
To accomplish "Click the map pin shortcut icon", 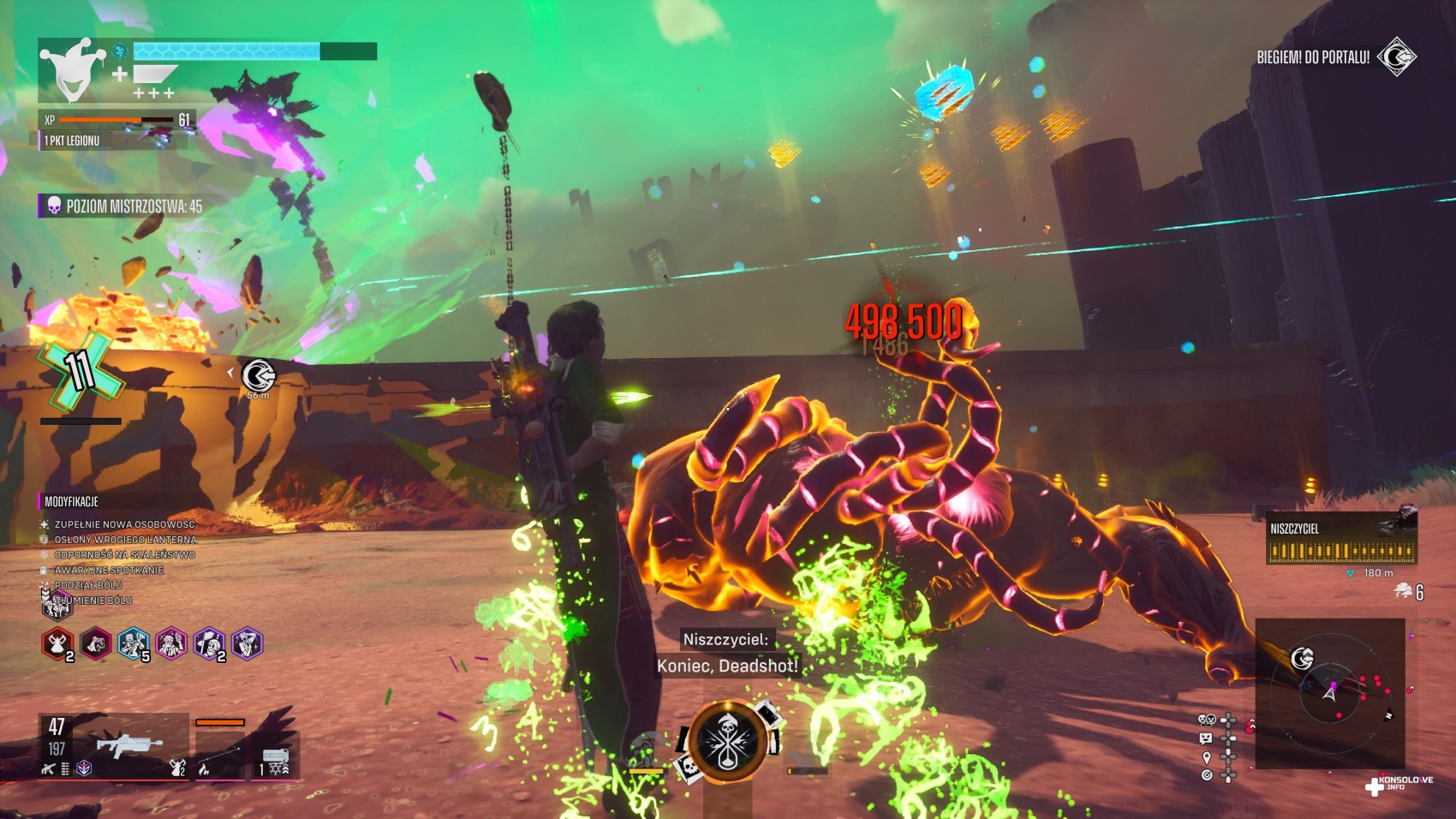I will (x=1206, y=758).
